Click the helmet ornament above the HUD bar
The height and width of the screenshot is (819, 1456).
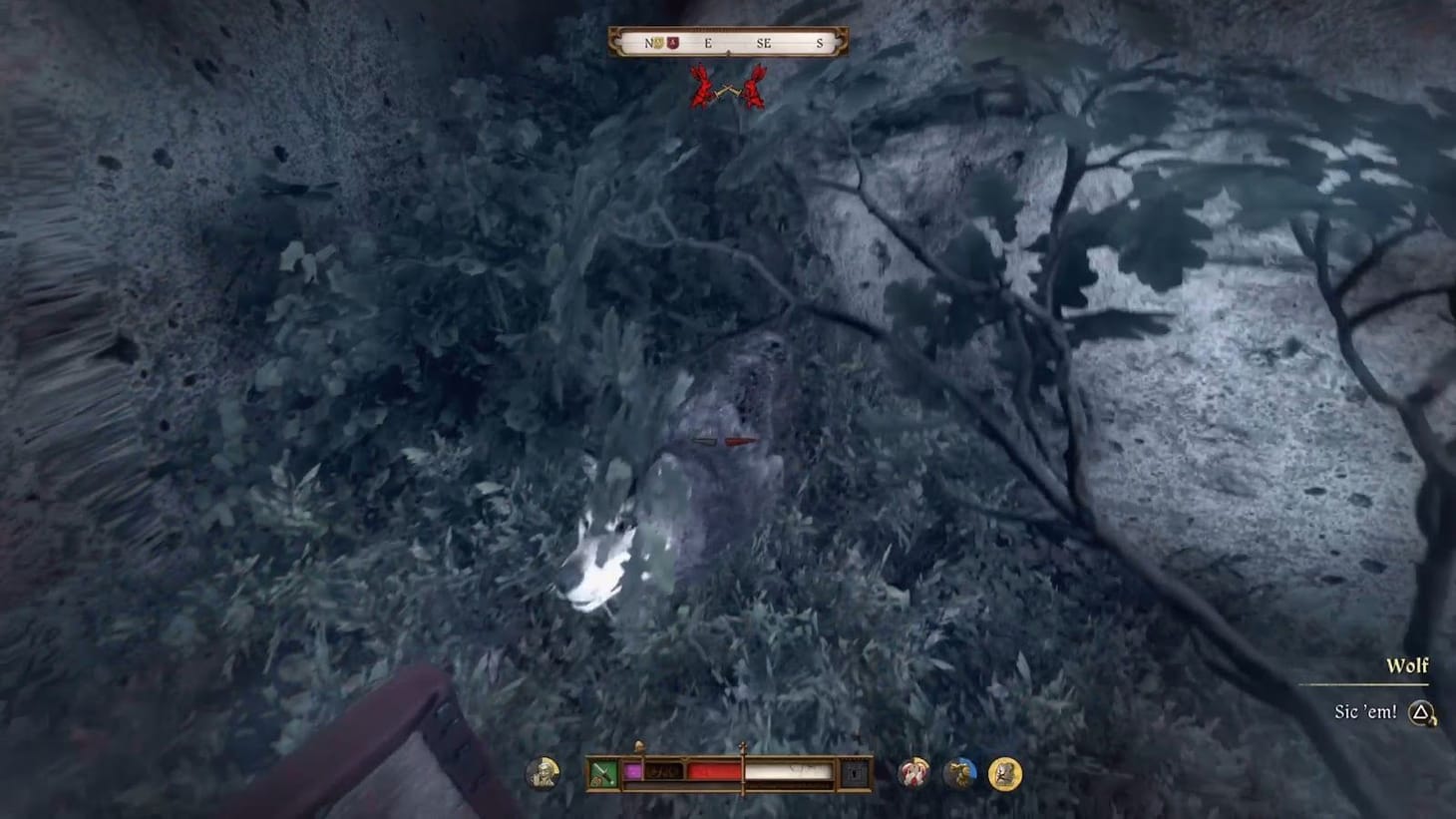pyautogui.click(x=638, y=746)
